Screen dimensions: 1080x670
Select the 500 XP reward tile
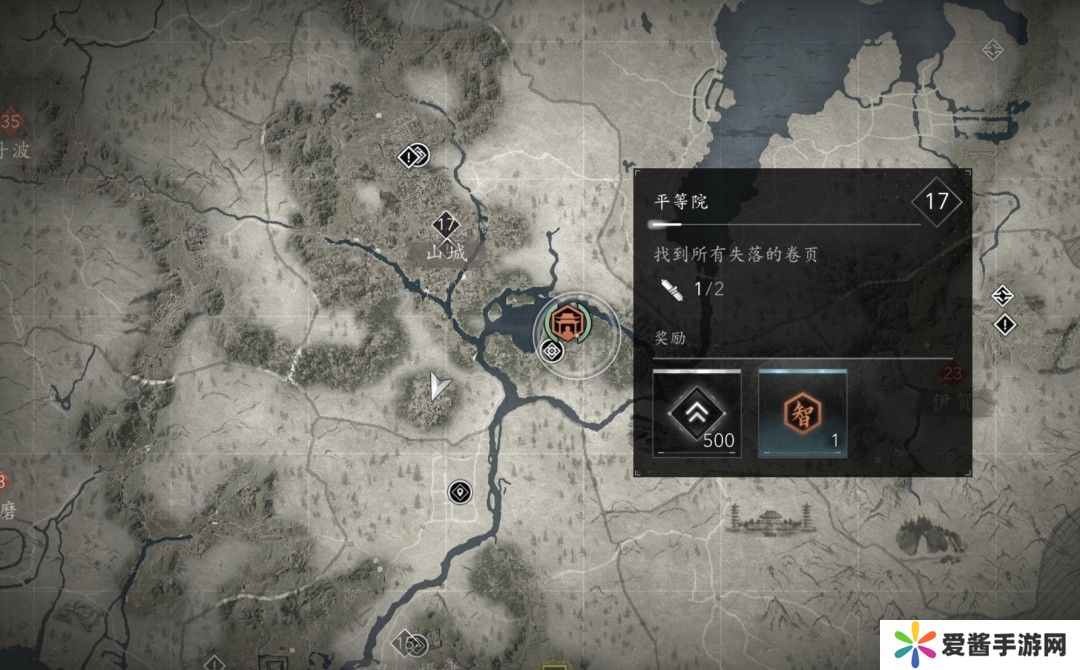pyautogui.click(x=697, y=413)
